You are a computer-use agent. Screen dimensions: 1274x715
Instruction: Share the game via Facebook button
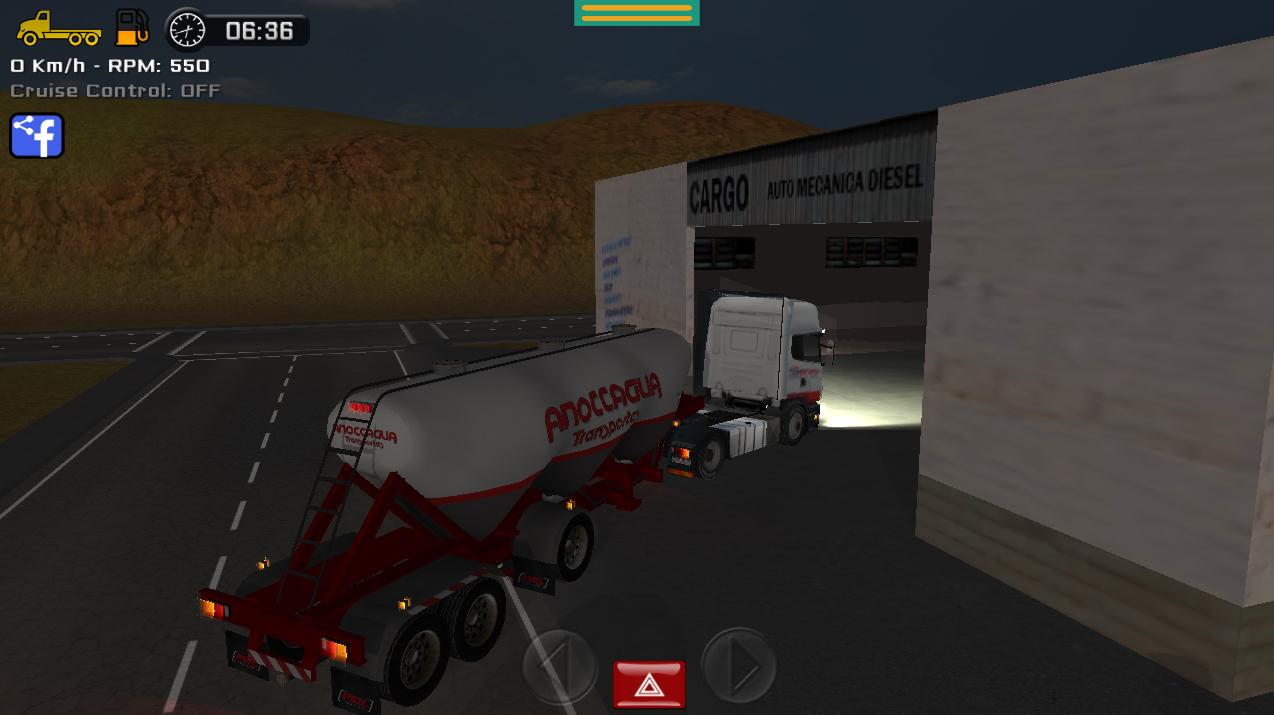click(37, 136)
